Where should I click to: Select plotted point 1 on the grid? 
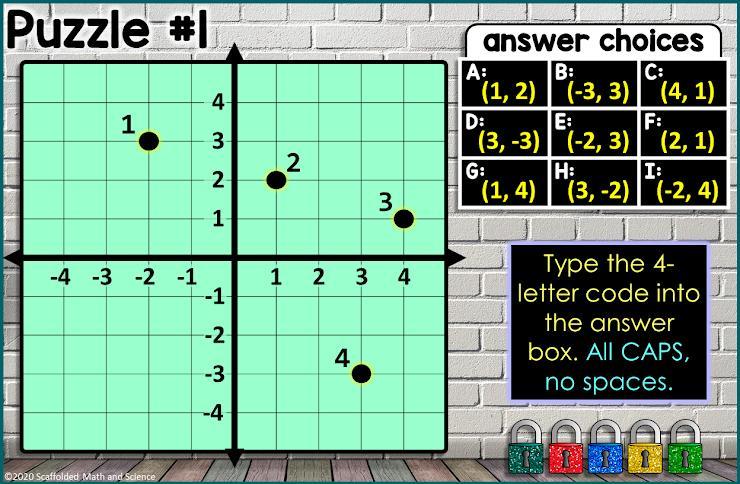click(149, 141)
